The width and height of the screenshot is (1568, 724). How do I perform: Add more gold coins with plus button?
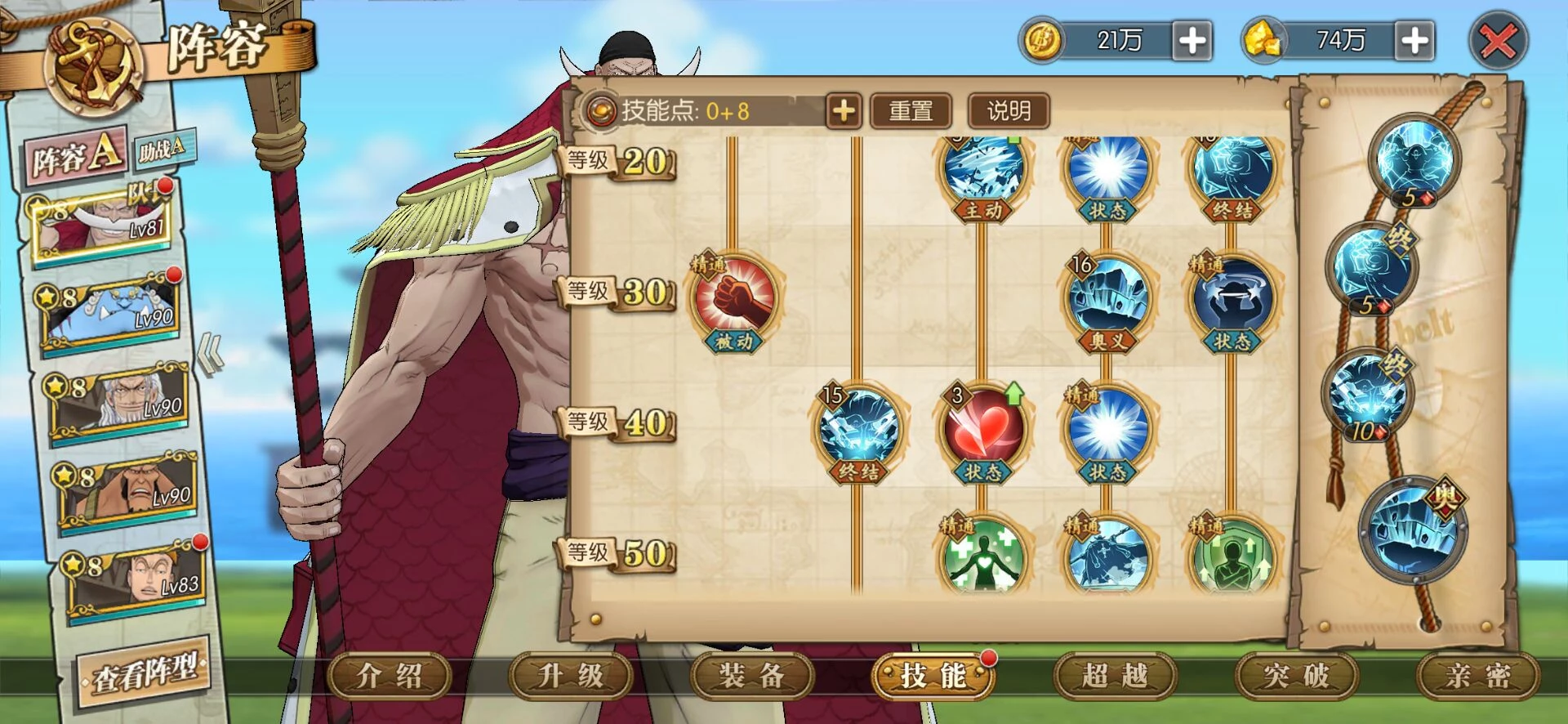coord(1192,41)
